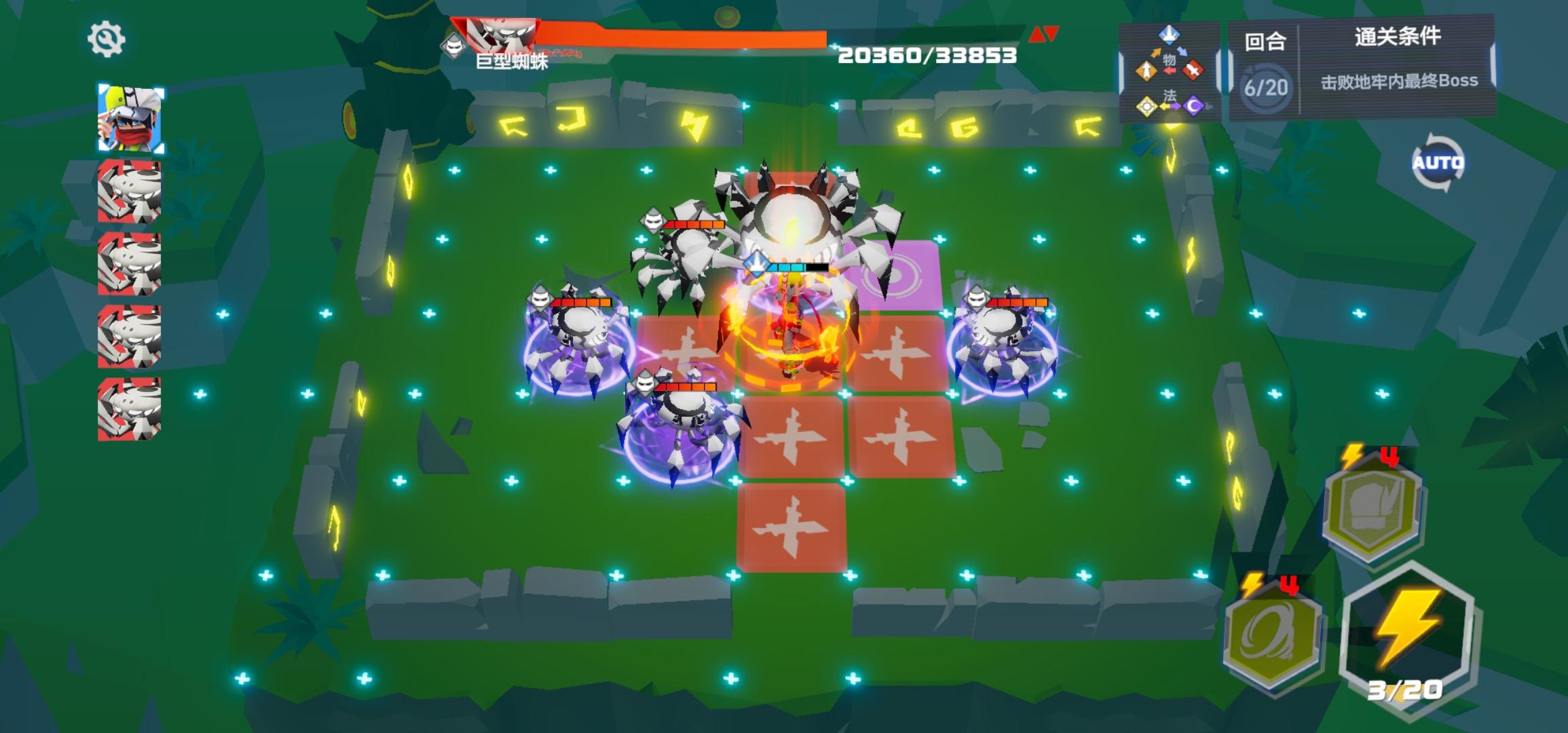Viewport: 1568px width, 733px height.
Task: Select the hero portrait thumbnail
Action: 132,117
